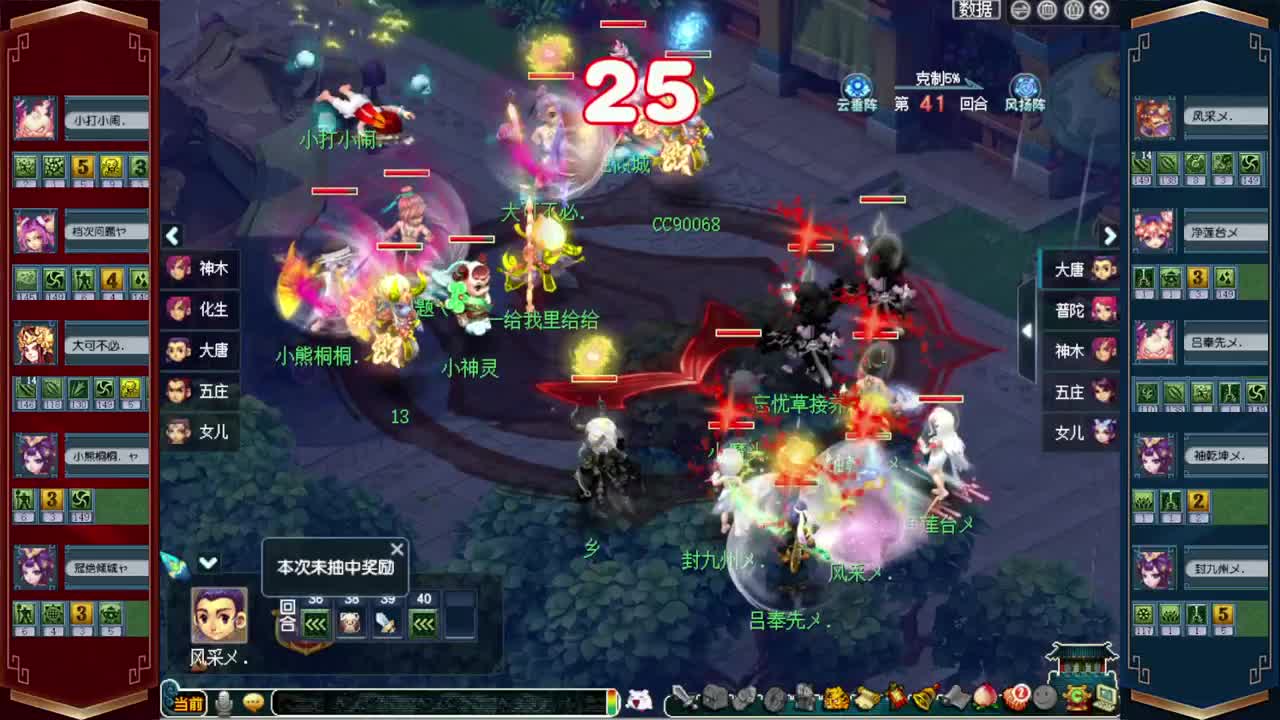This screenshot has width=1280, height=720.
Task: Select the 神木 tab in the left faction list
Action: click(x=199, y=268)
